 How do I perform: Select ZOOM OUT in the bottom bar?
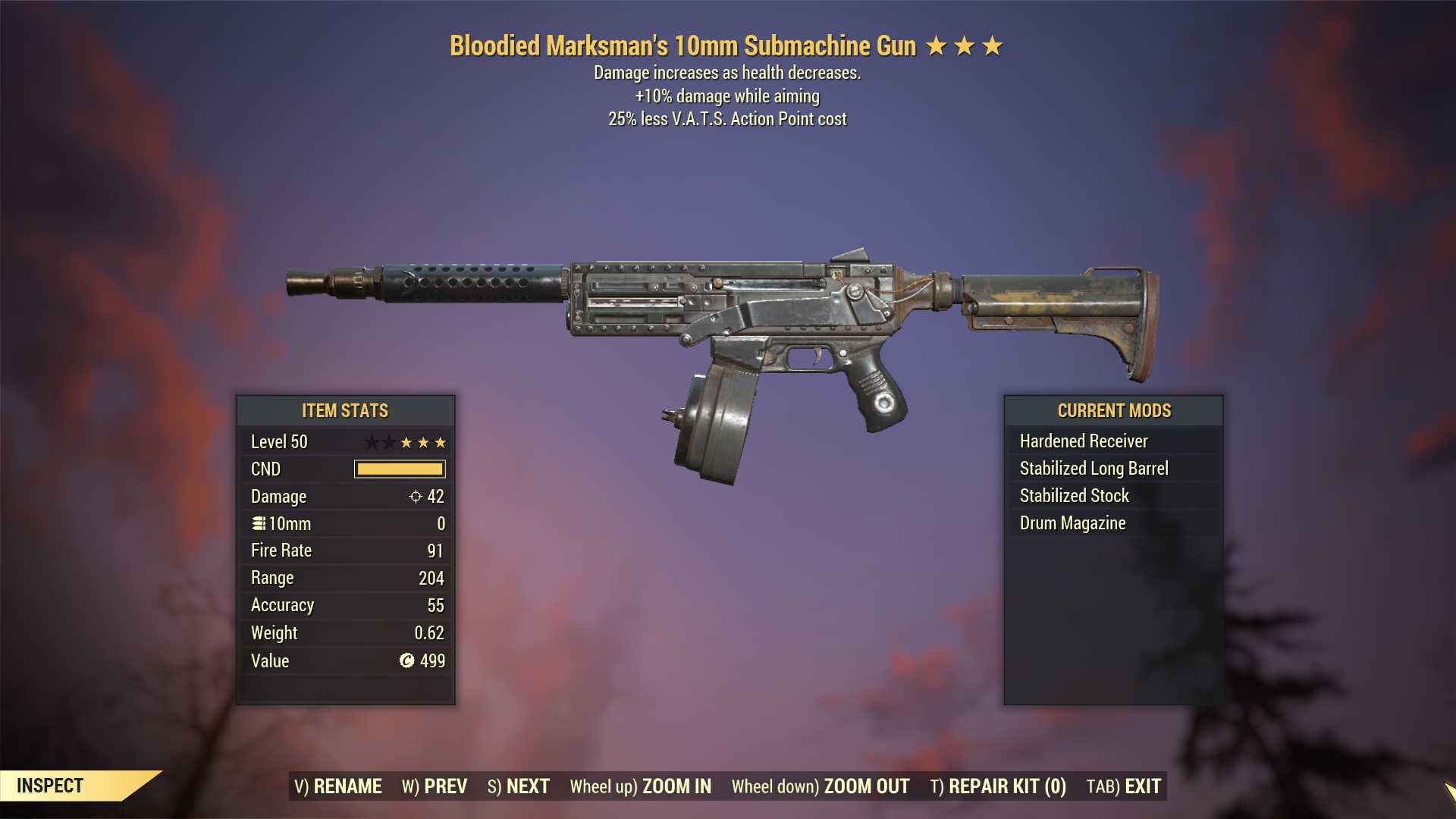pos(821,786)
